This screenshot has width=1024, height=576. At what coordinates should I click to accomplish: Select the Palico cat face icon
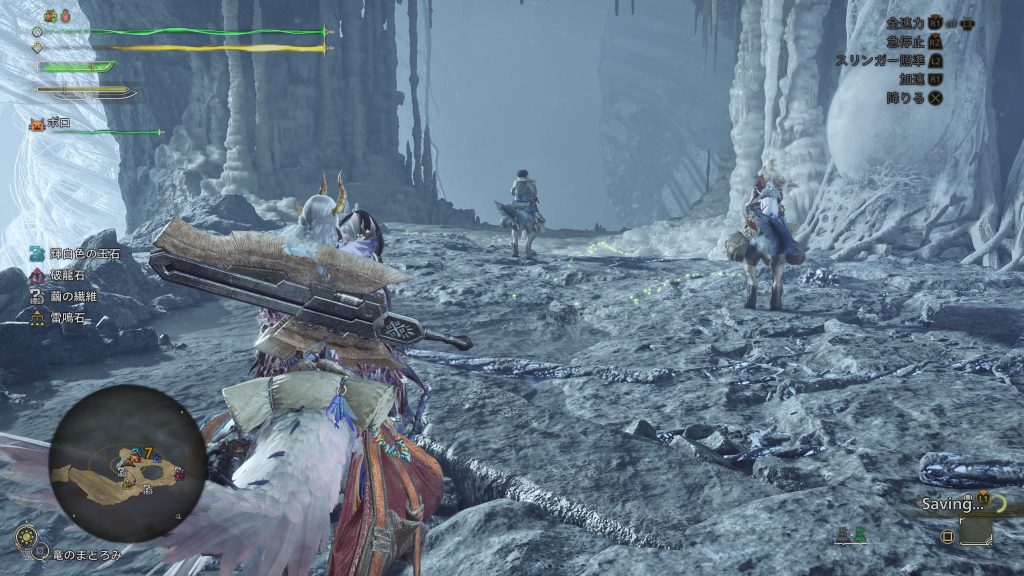click(x=37, y=124)
